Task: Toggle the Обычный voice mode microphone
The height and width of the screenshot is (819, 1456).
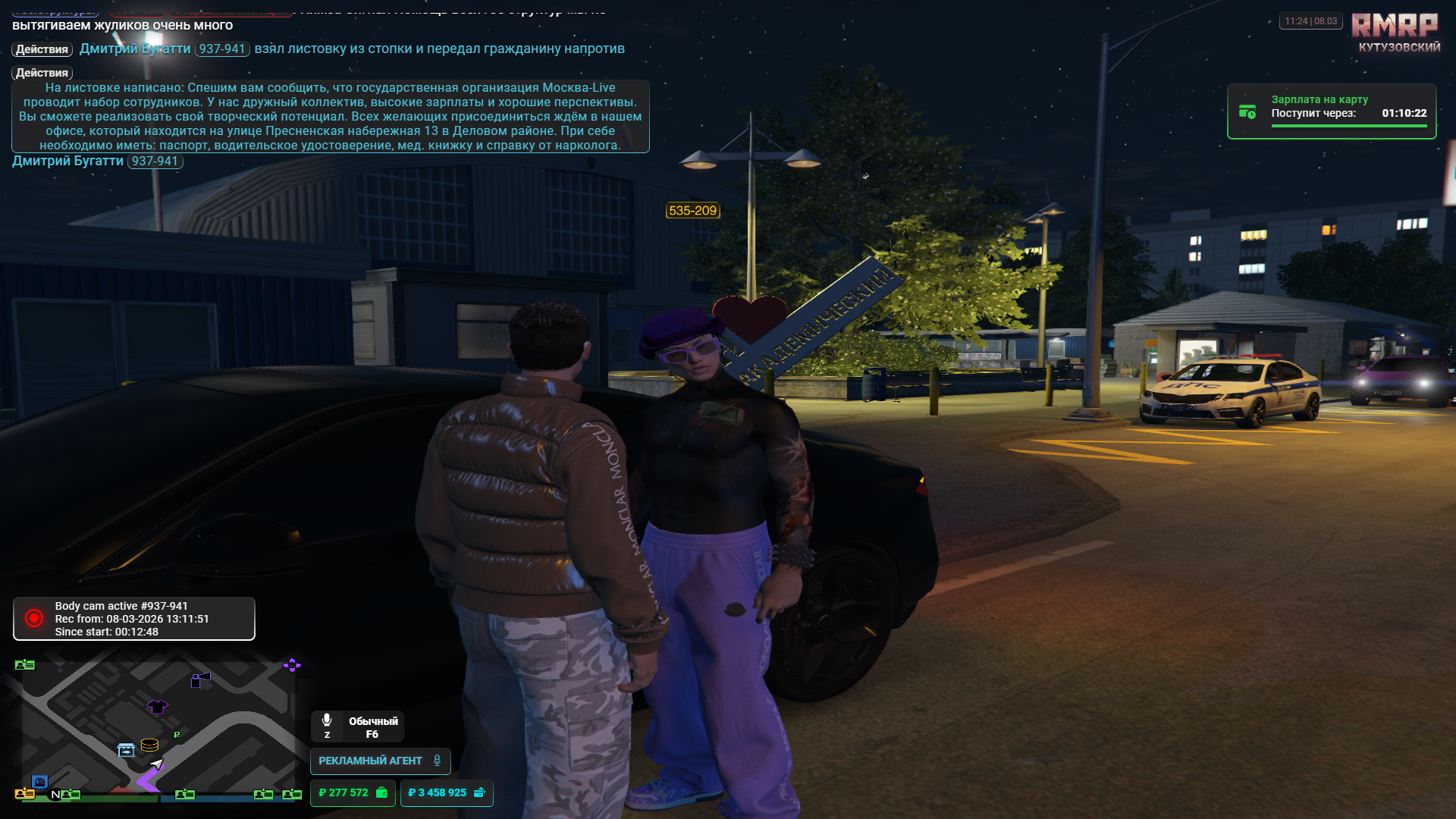Action: 327,720
